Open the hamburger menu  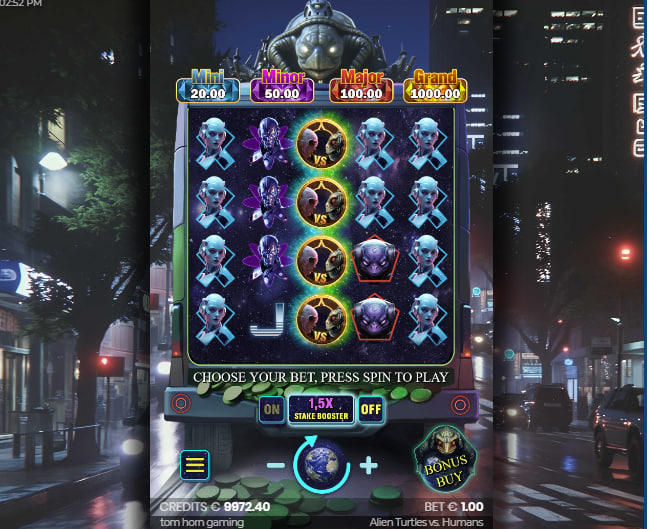pyautogui.click(x=195, y=464)
